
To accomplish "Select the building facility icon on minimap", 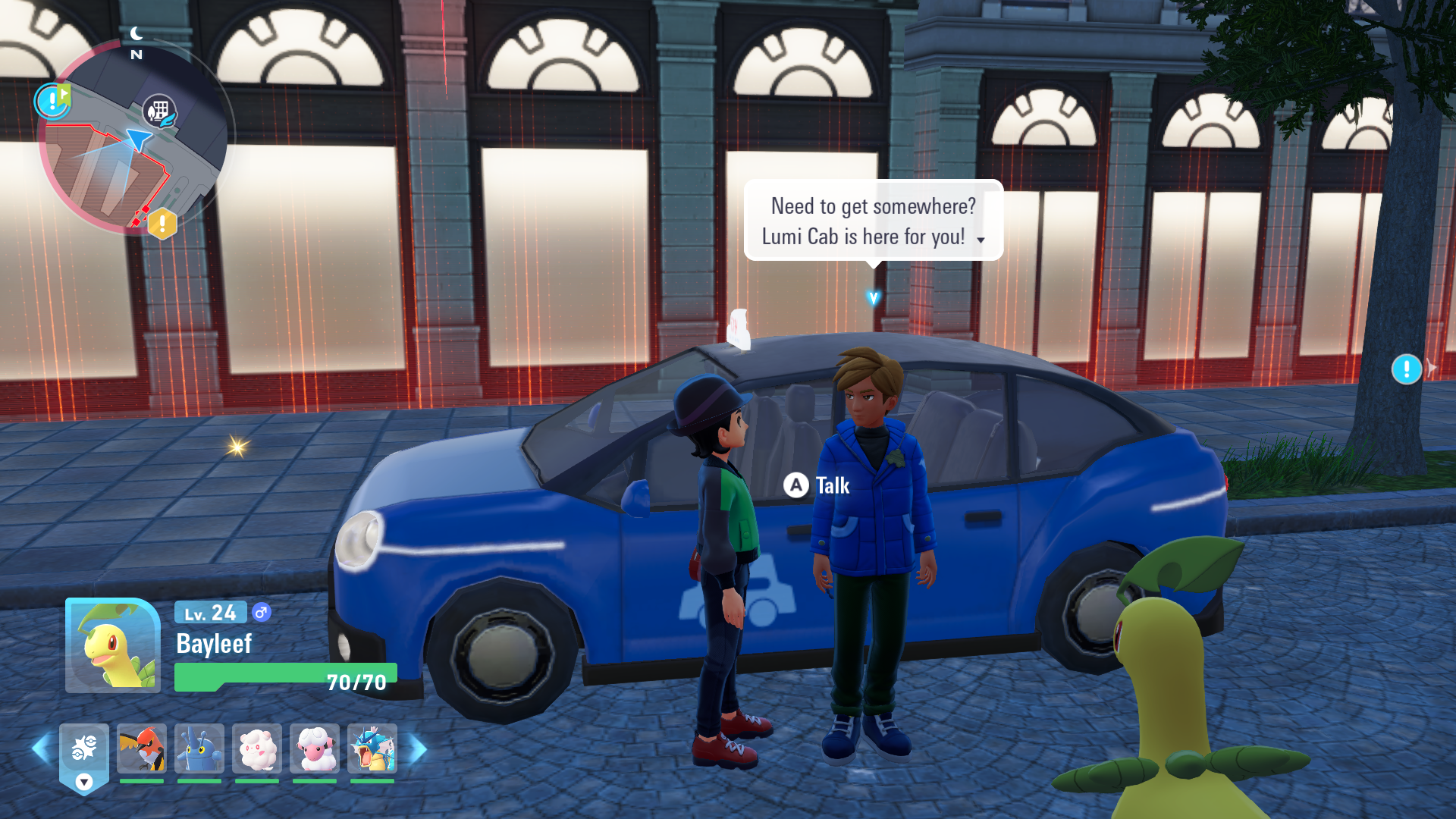I will [x=159, y=111].
